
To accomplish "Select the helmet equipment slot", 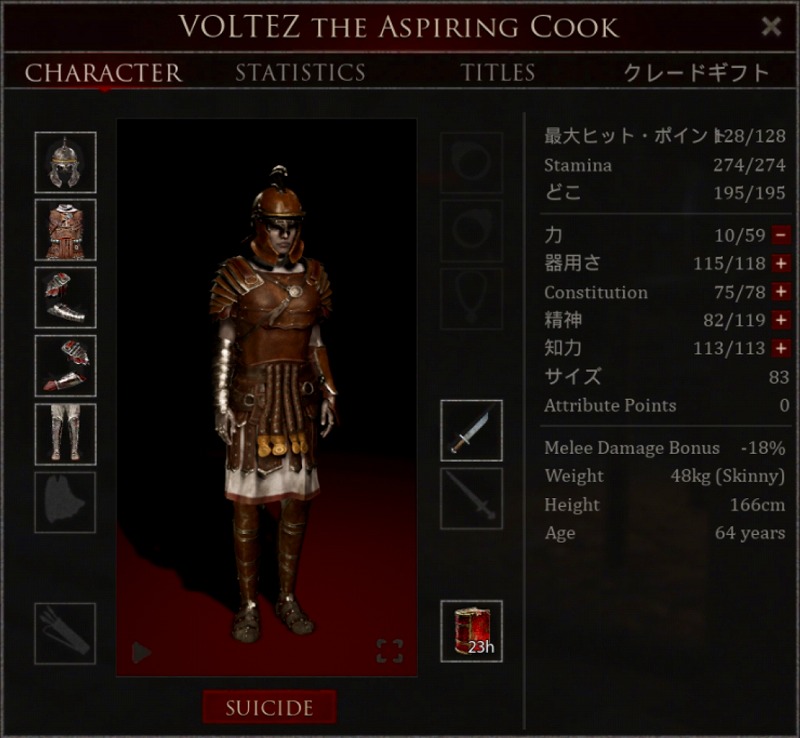I will coord(66,162).
